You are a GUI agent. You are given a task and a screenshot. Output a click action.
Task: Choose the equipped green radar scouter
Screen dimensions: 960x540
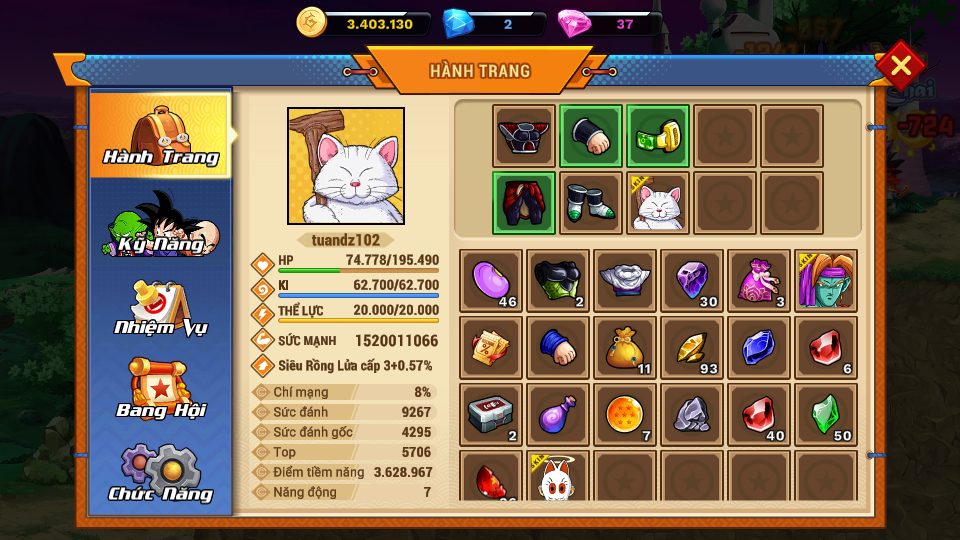tap(658, 136)
